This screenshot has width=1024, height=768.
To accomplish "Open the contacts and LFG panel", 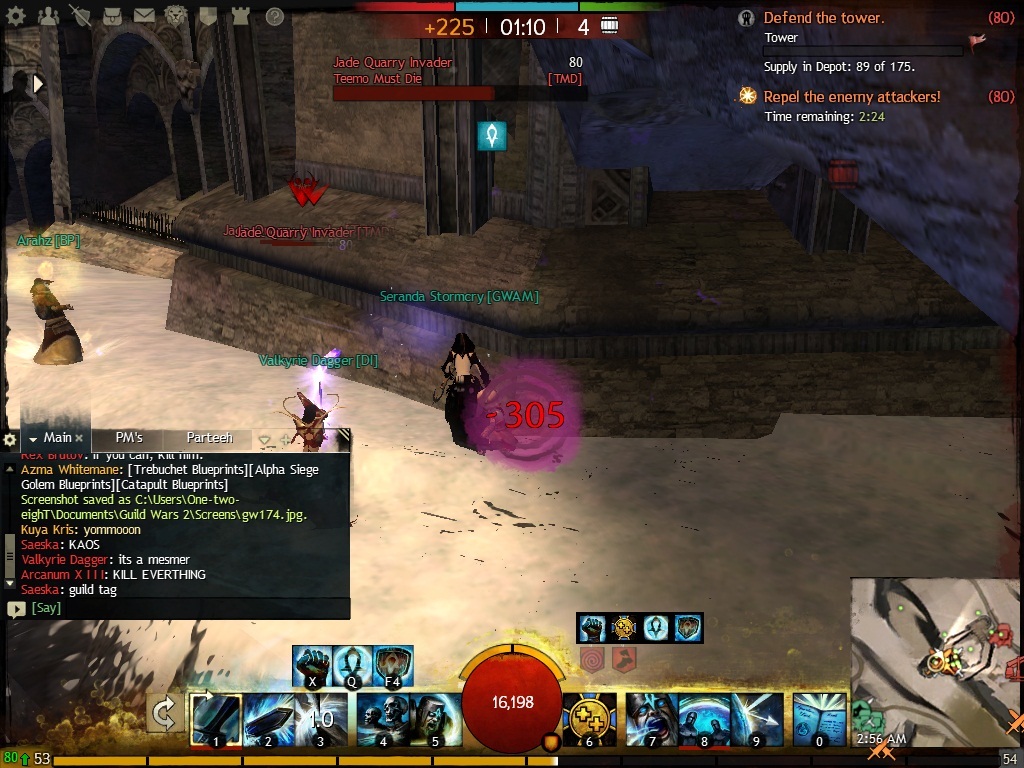I will [48, 16].
